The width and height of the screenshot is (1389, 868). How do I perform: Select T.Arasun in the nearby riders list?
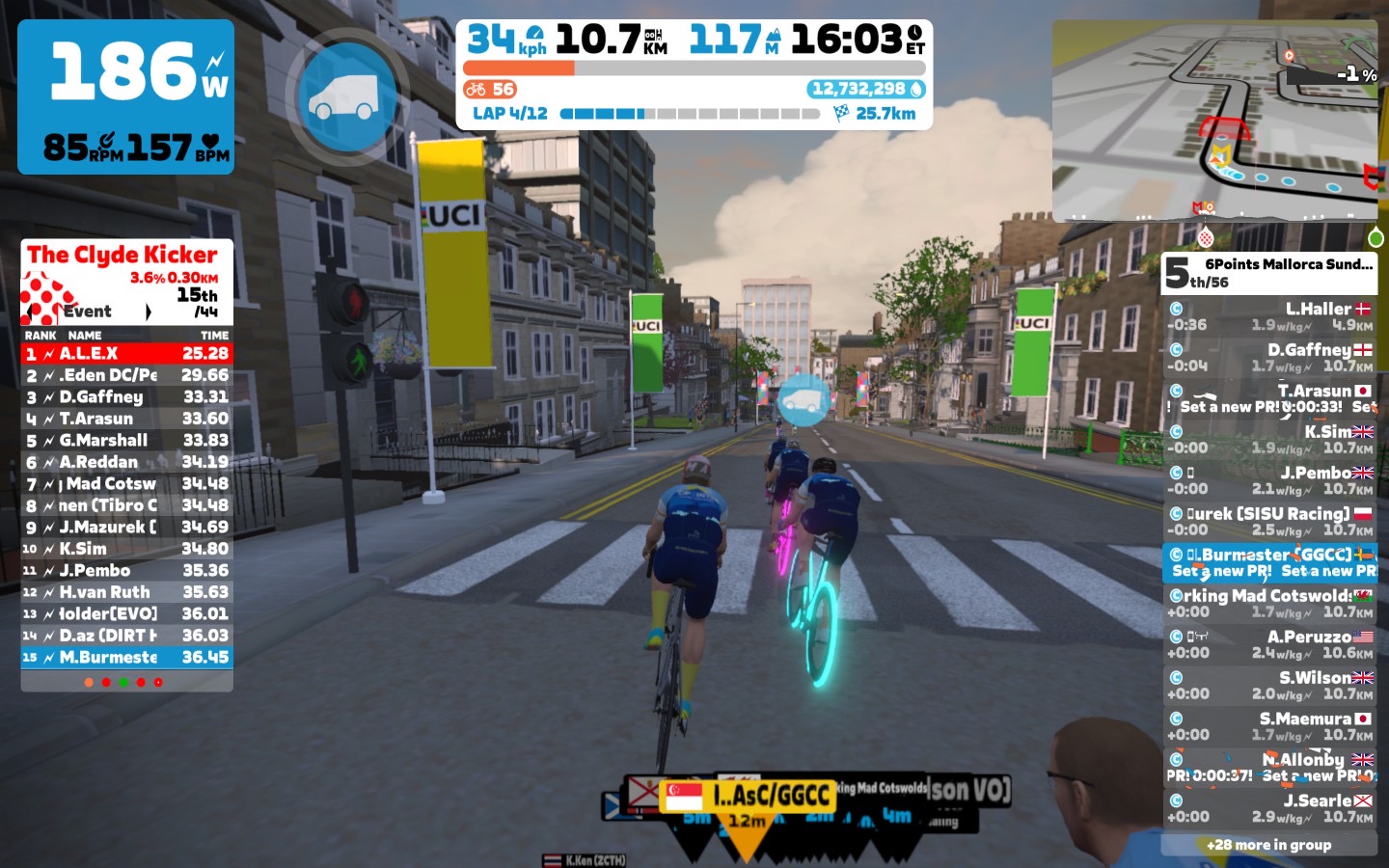1269,398
